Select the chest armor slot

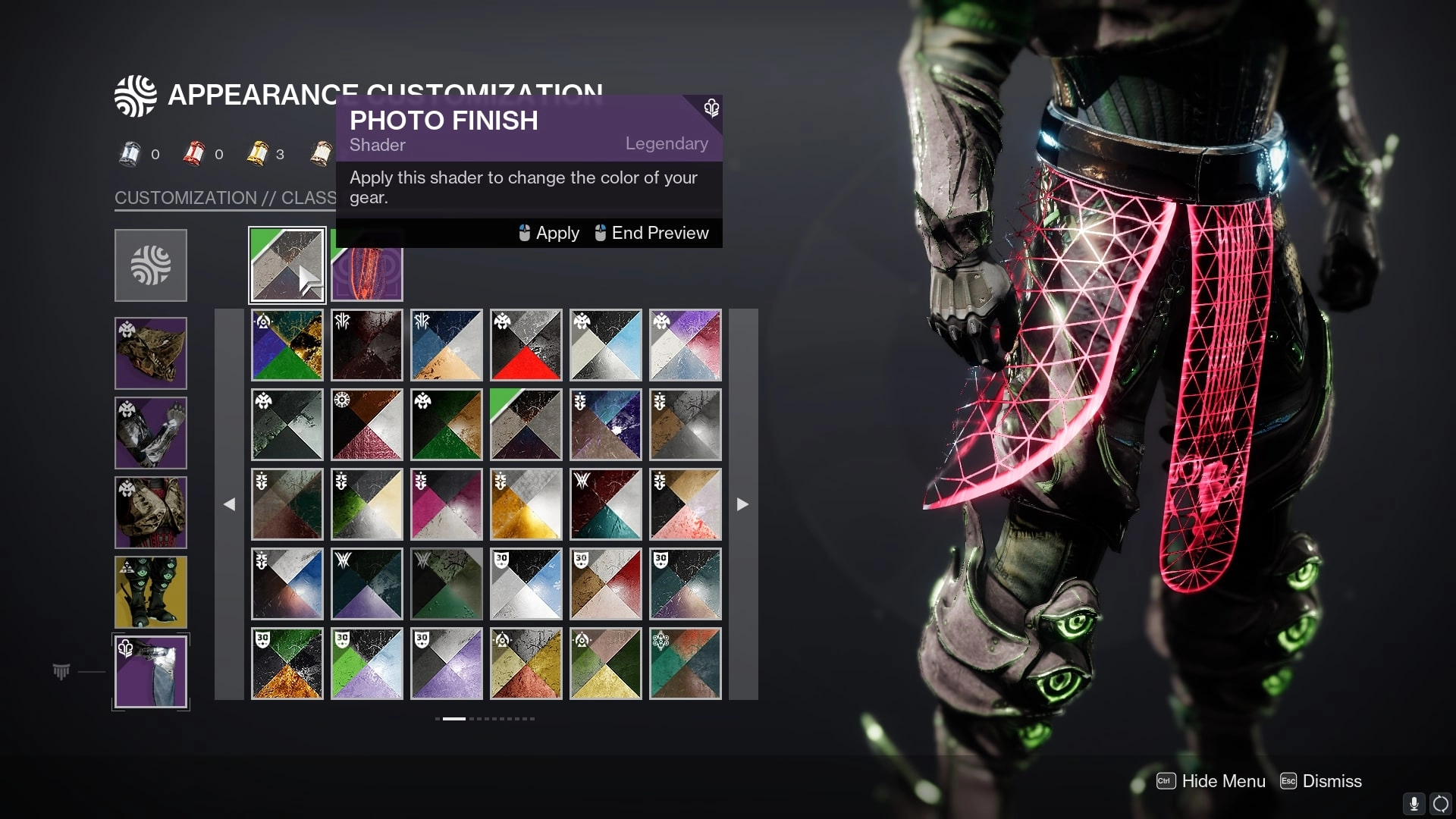(151, 513)
